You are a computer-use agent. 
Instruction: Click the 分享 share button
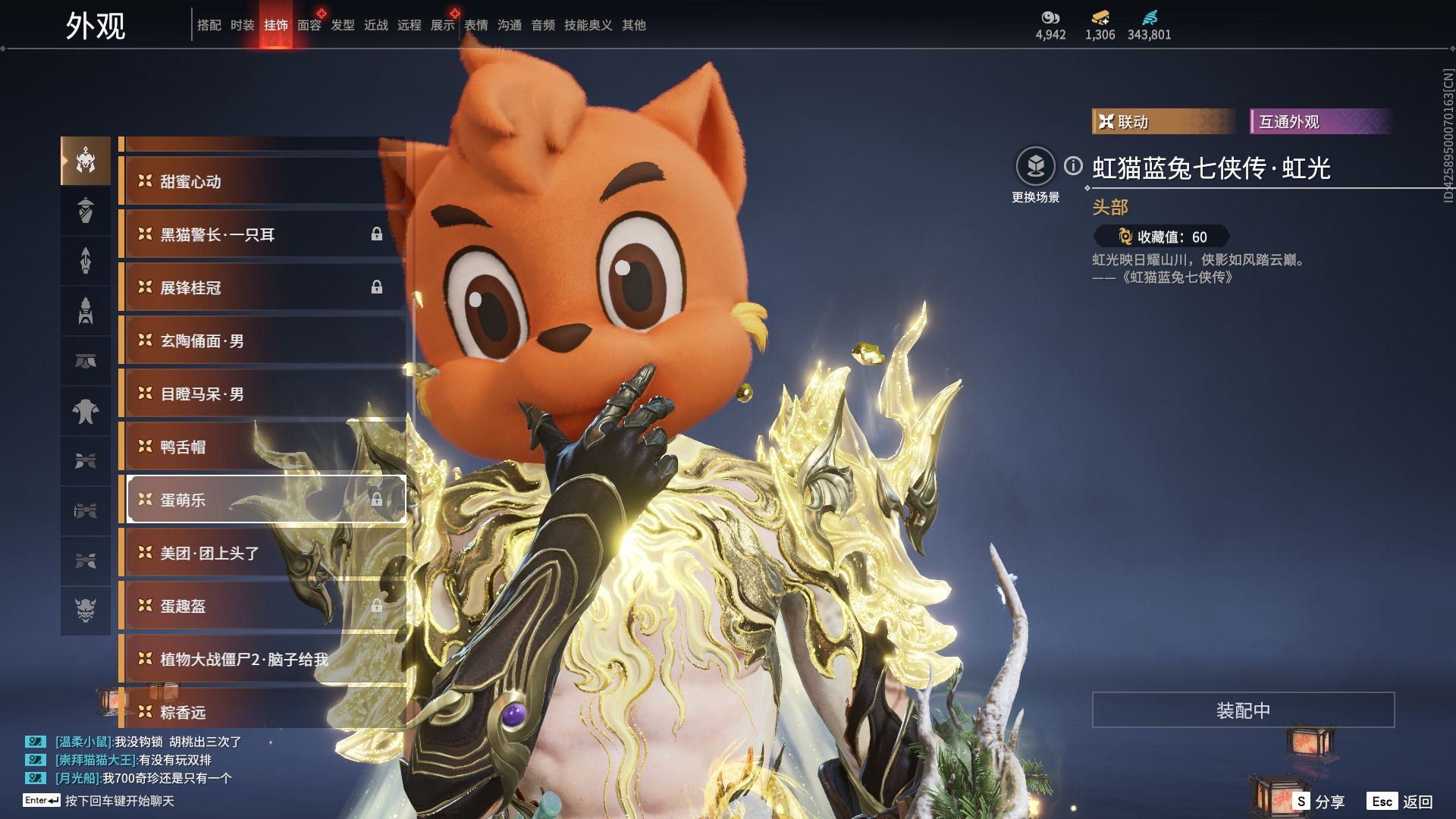point(1320,801)
